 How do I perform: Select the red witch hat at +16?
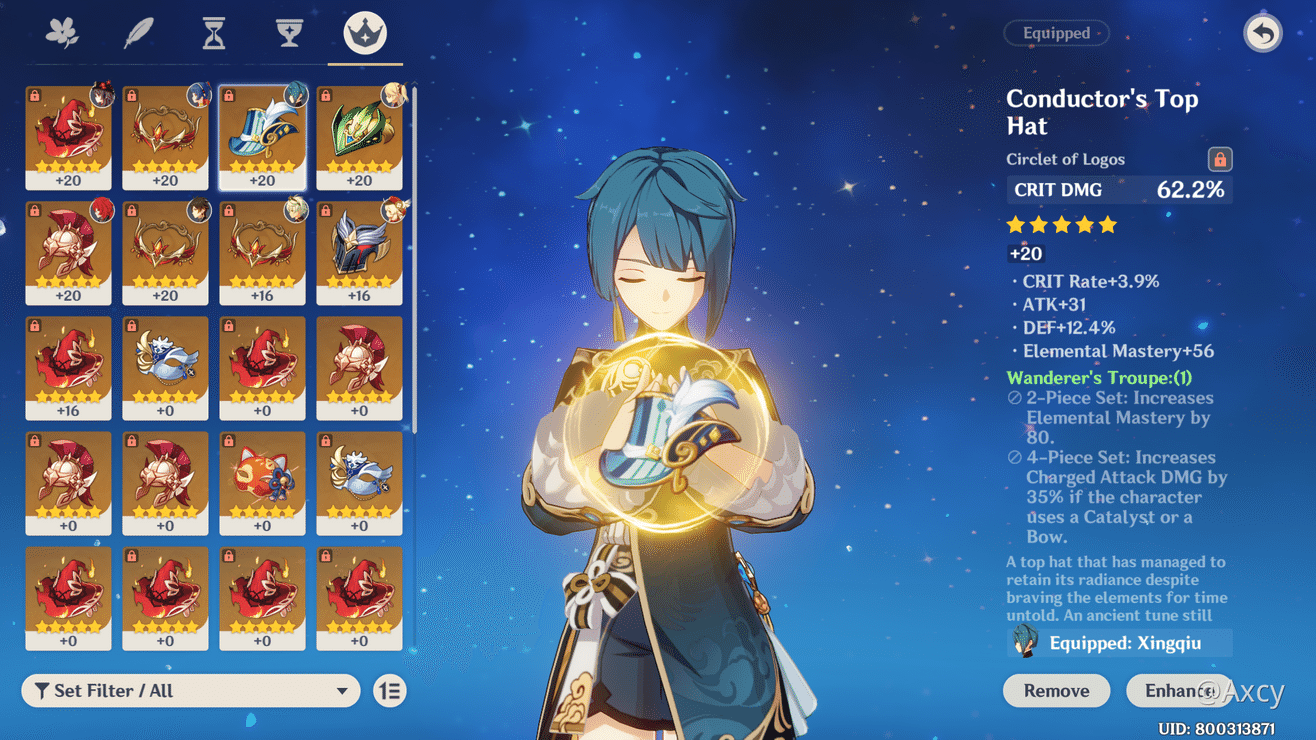point(68,367)
